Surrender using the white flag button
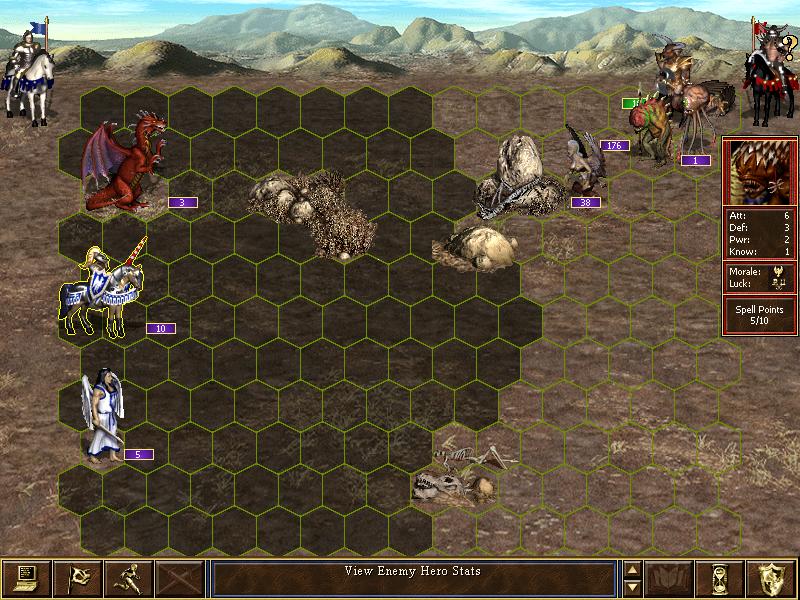The height and width of the screenshot is (600, 800). pos(77,578)
